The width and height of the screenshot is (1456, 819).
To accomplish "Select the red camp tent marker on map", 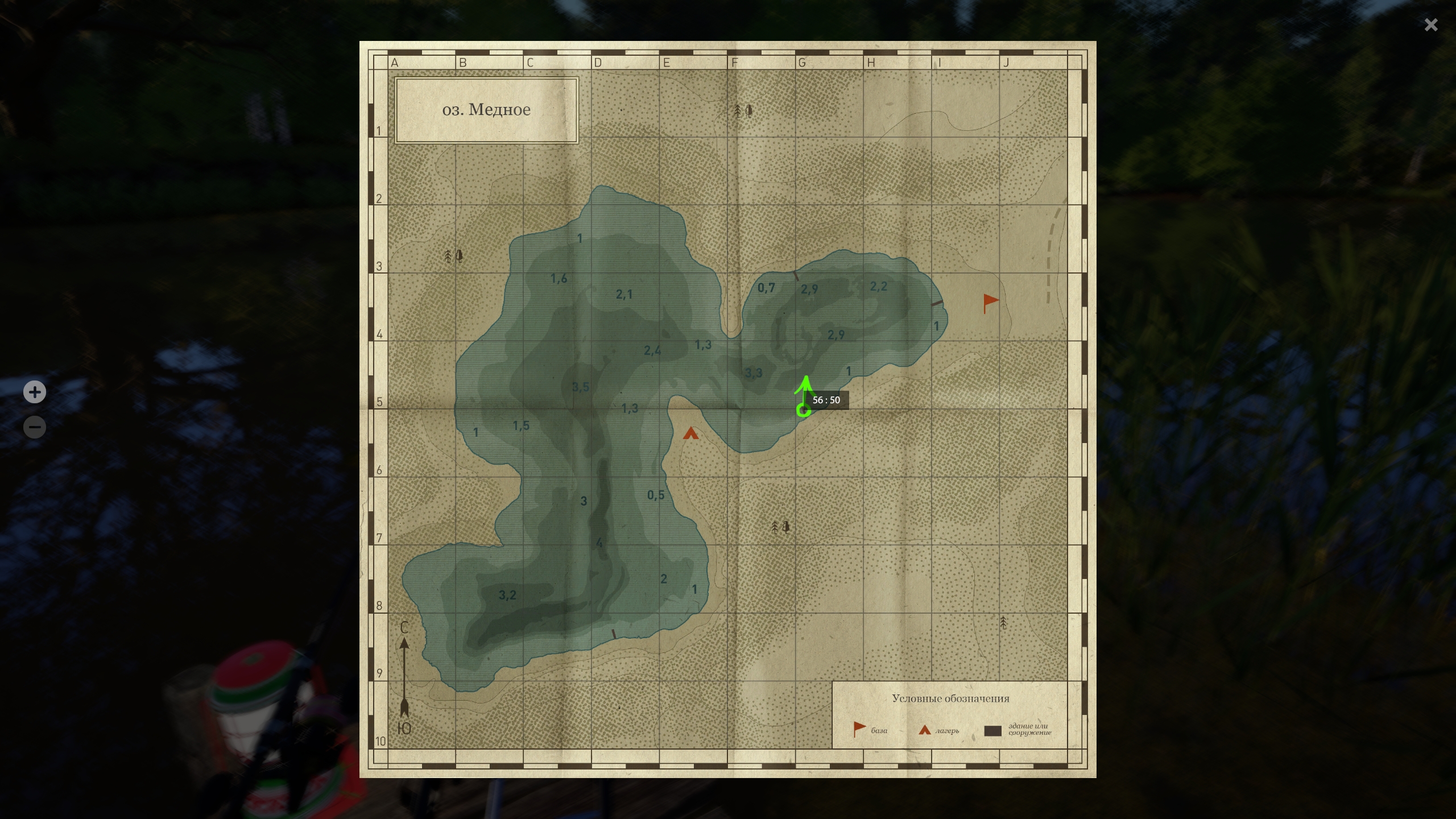I will 690,434.
